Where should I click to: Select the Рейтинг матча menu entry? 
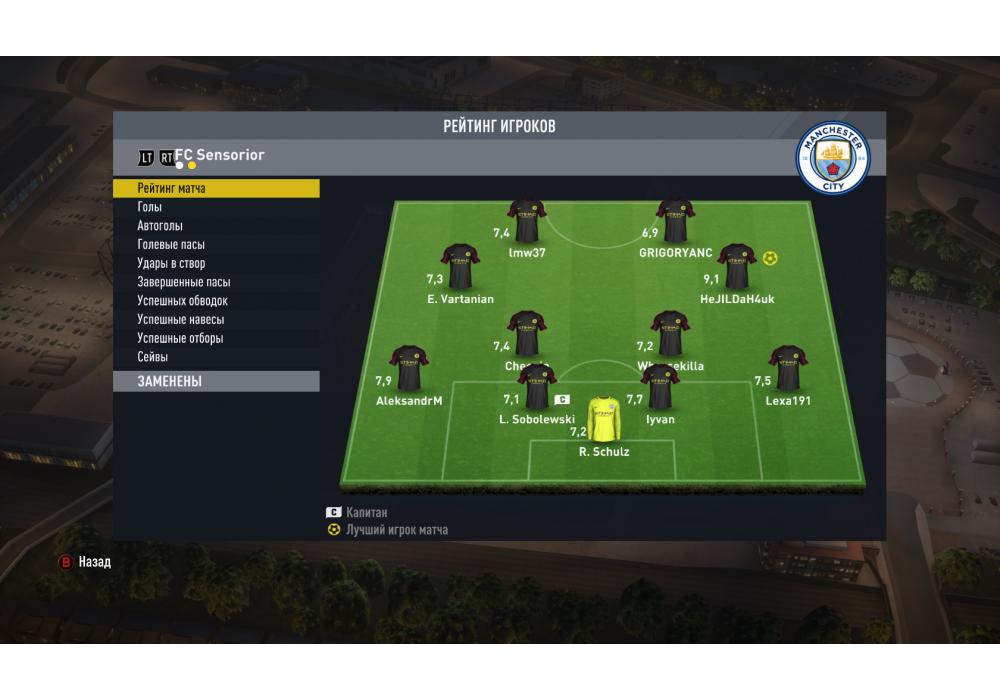click(215, 188)
